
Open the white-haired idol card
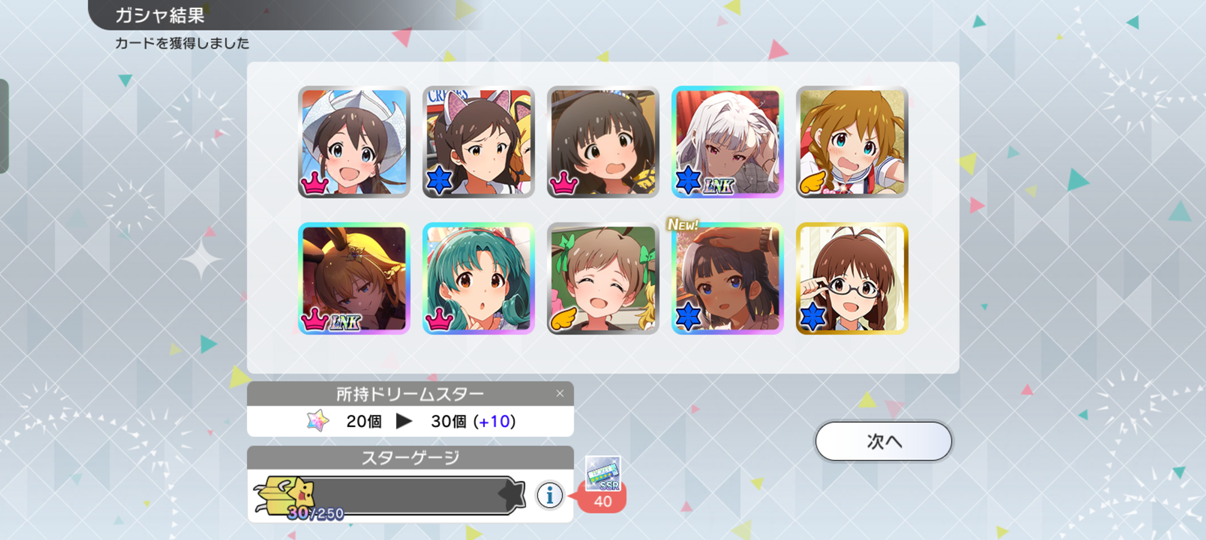point(727,142)
